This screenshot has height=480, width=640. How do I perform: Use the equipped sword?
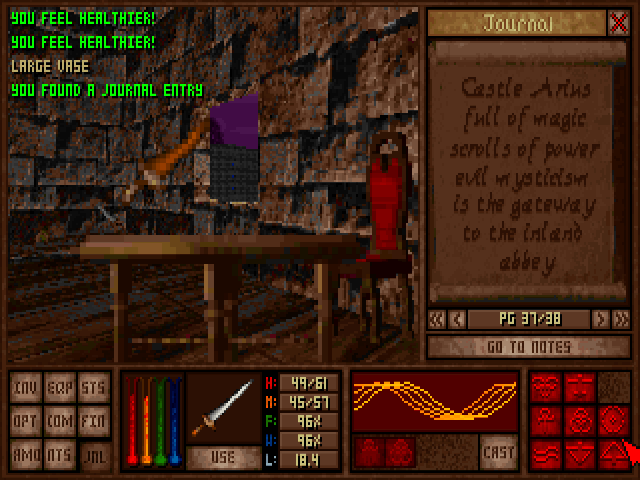[x=223, y=457]
